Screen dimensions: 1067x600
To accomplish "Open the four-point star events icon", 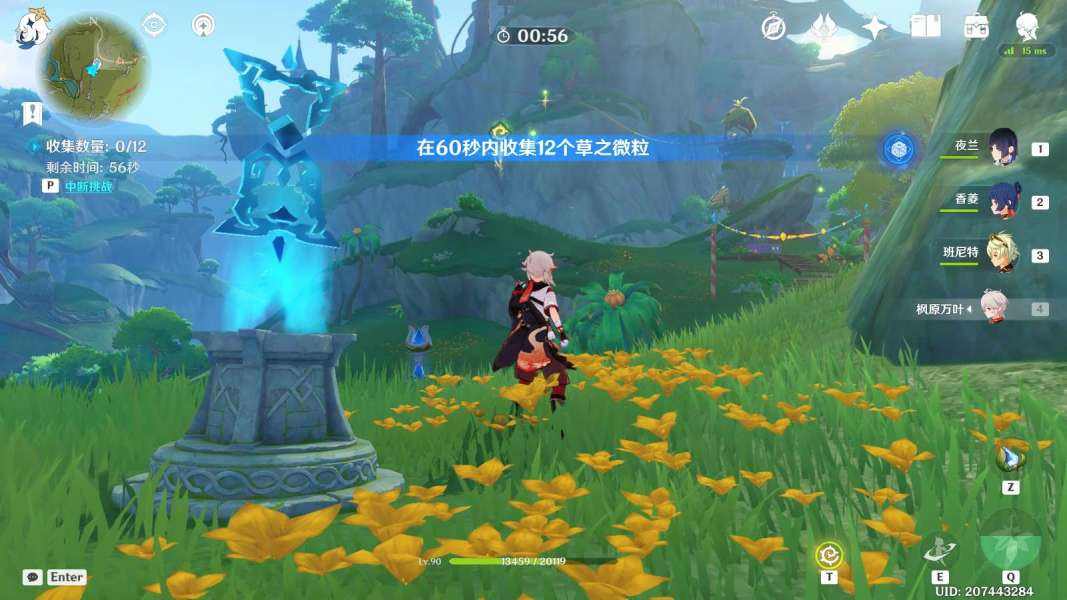I will point(875,27).
